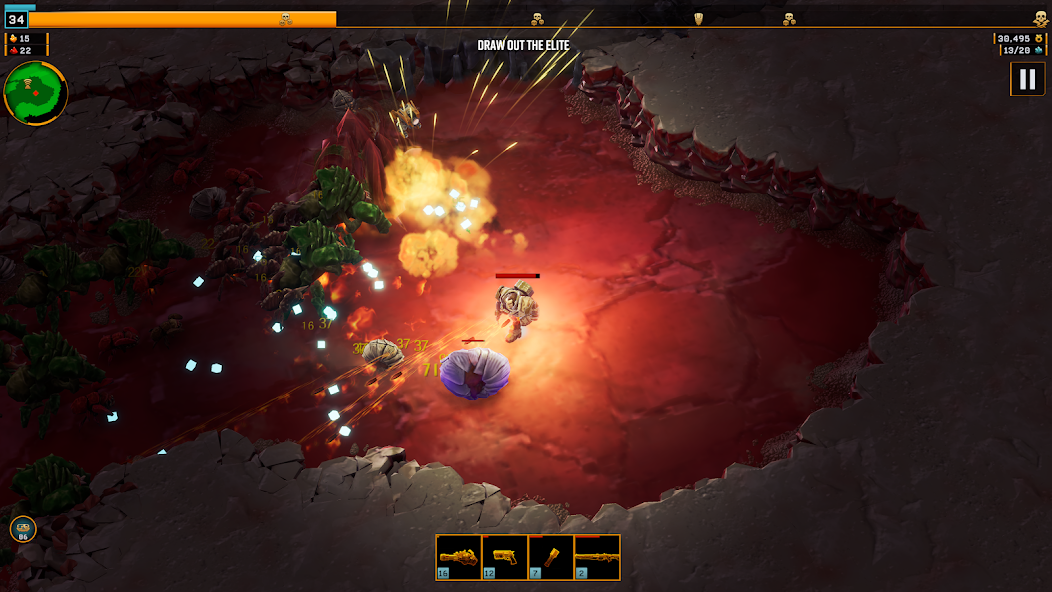Select the revolver weapon slot

pos(459,557)
